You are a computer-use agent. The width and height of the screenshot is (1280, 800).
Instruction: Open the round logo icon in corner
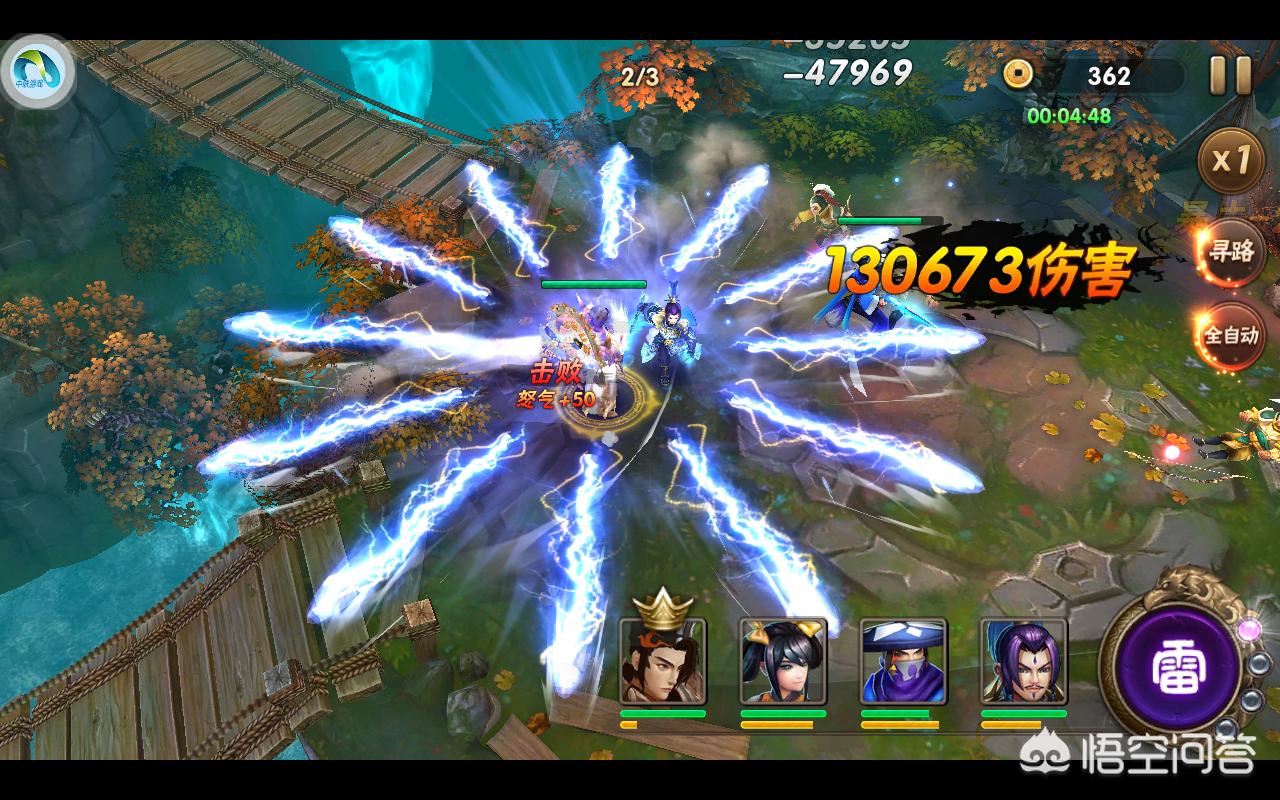(40, 73)
